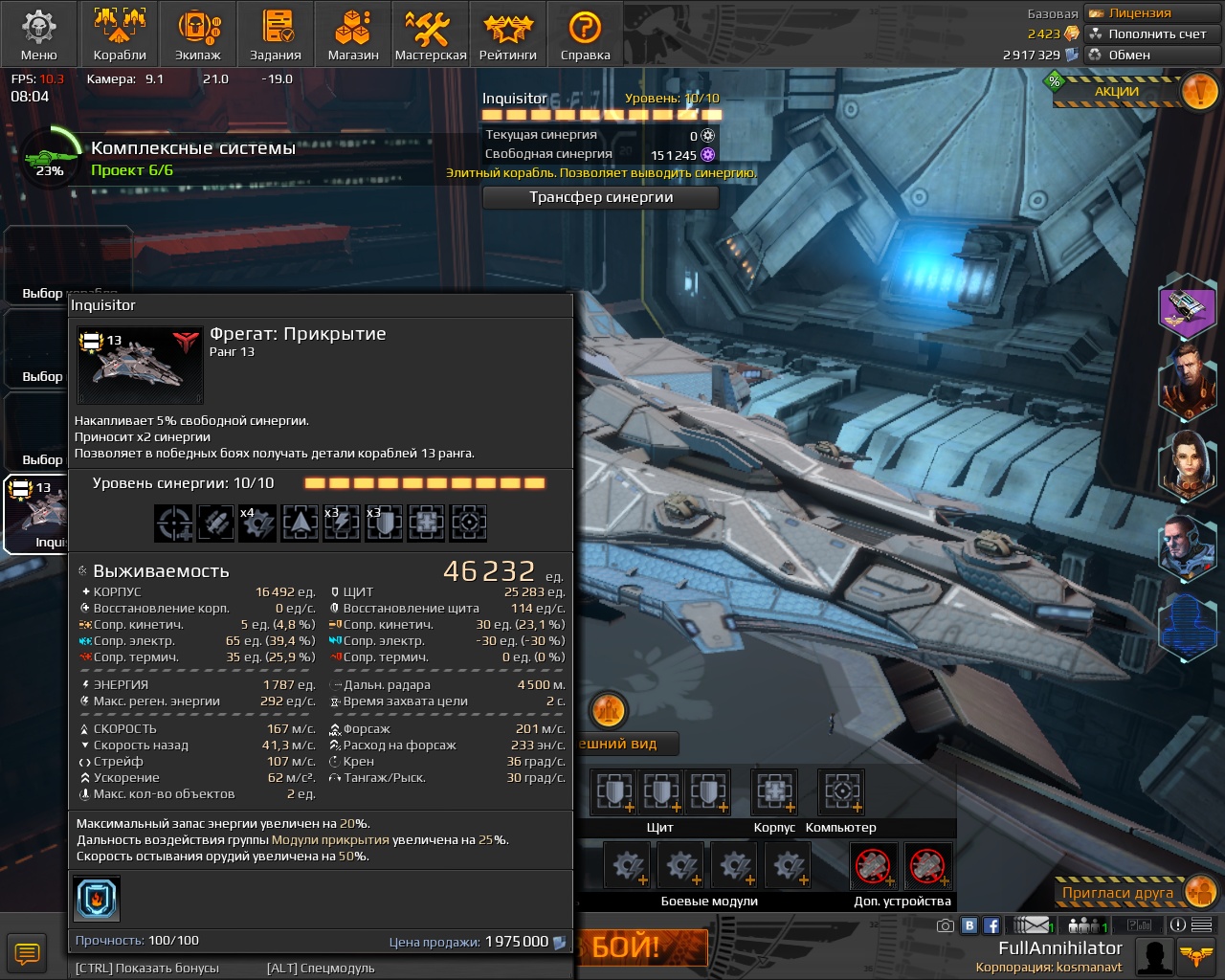Screen dimensions: 1225x980
Task: Open the Экипаж crew screen
Action: click(x=198, y=33)
